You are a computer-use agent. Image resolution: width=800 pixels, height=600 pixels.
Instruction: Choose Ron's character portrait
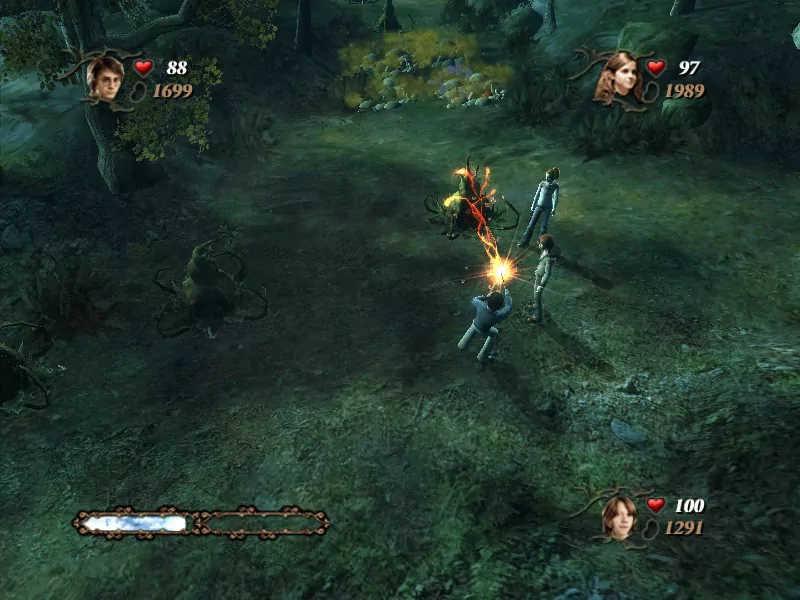tap(619, 515)
